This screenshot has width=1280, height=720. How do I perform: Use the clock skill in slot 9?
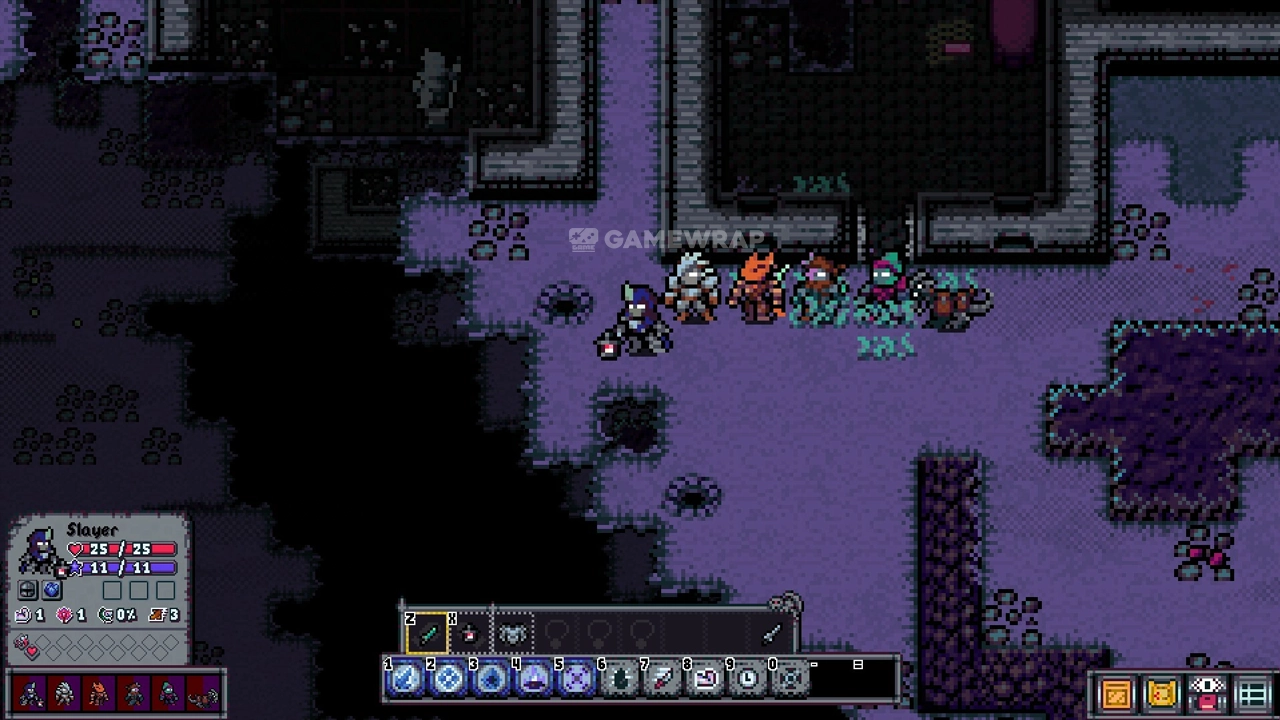pos(748,680)
